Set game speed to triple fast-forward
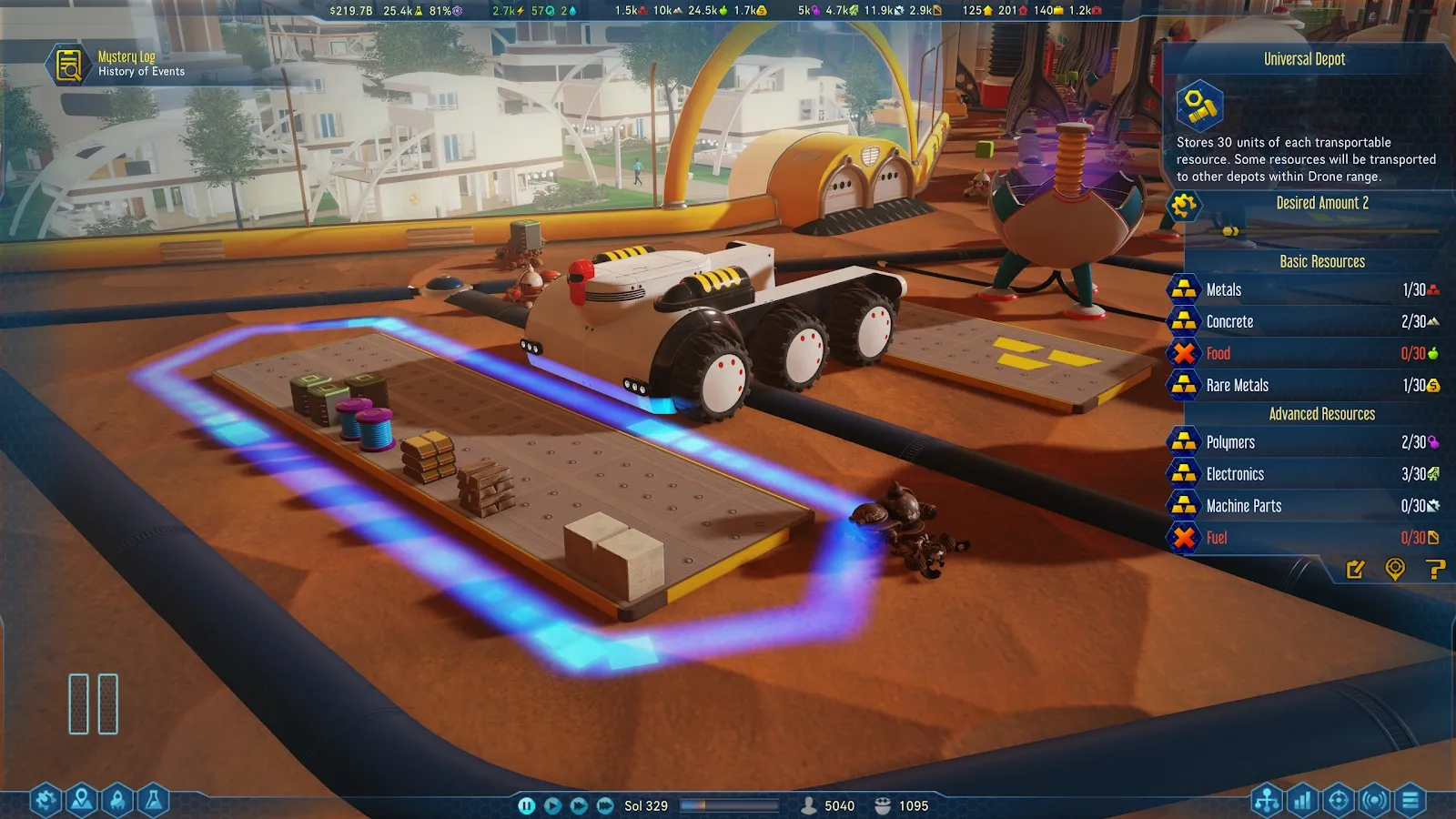The width and height of the screenshot is (1456, 819). pos(605,805)
